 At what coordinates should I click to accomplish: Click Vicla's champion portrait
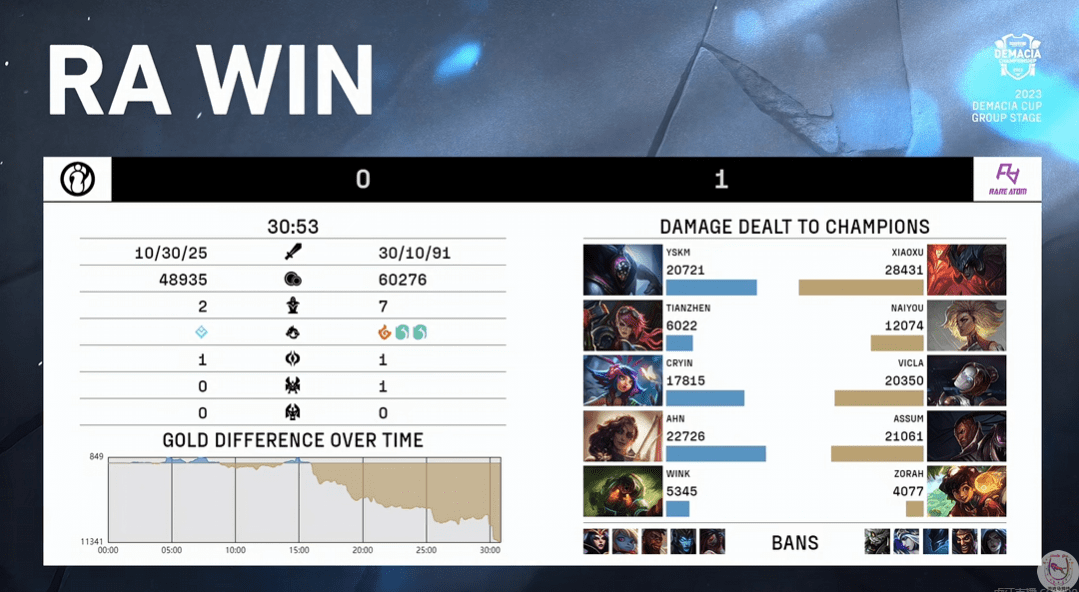point(966,381)
